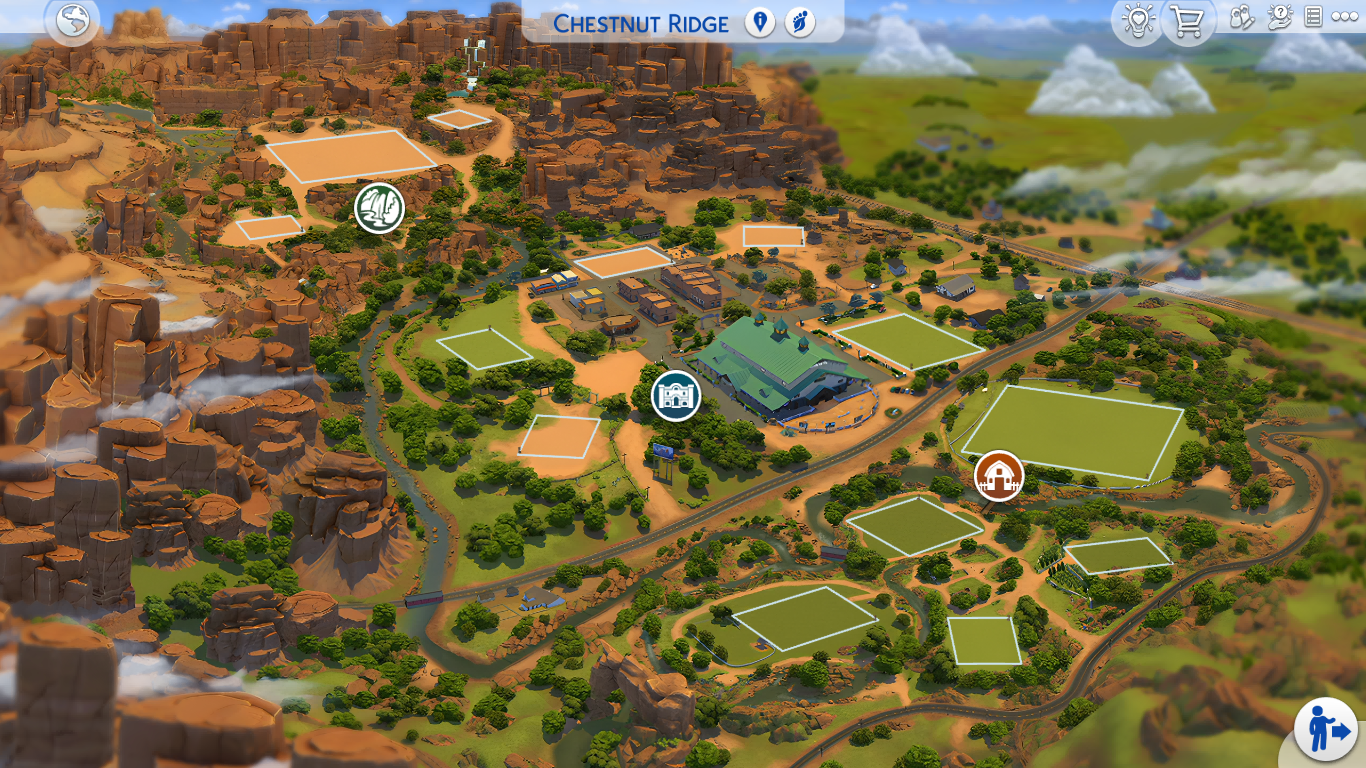Open the world selection globe button
Image resolution: width=1366 pixels, height=768 pixels.
click(x=73, y=20)
